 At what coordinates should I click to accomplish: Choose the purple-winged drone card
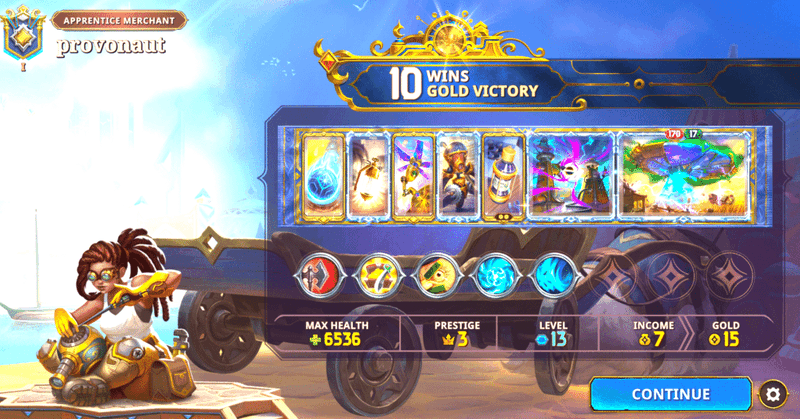tap(412, 176)
